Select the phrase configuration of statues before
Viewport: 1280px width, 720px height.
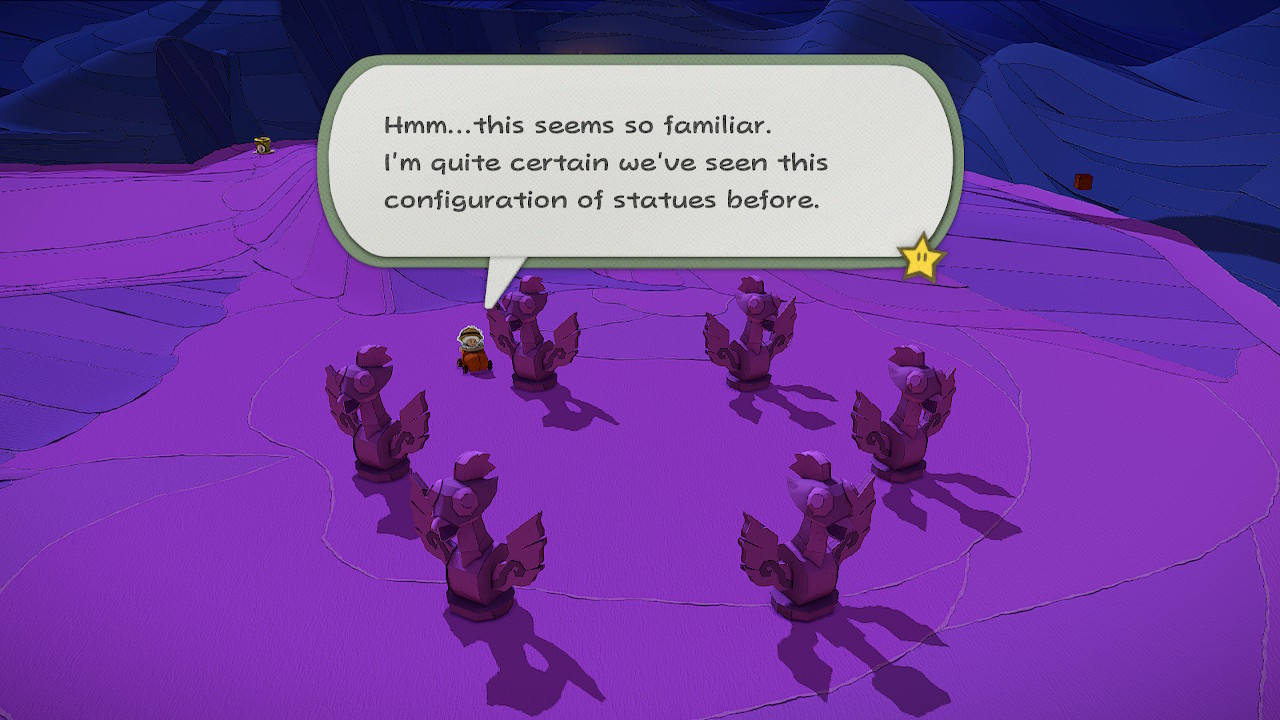pyautogui.click(x=600, y=199)
